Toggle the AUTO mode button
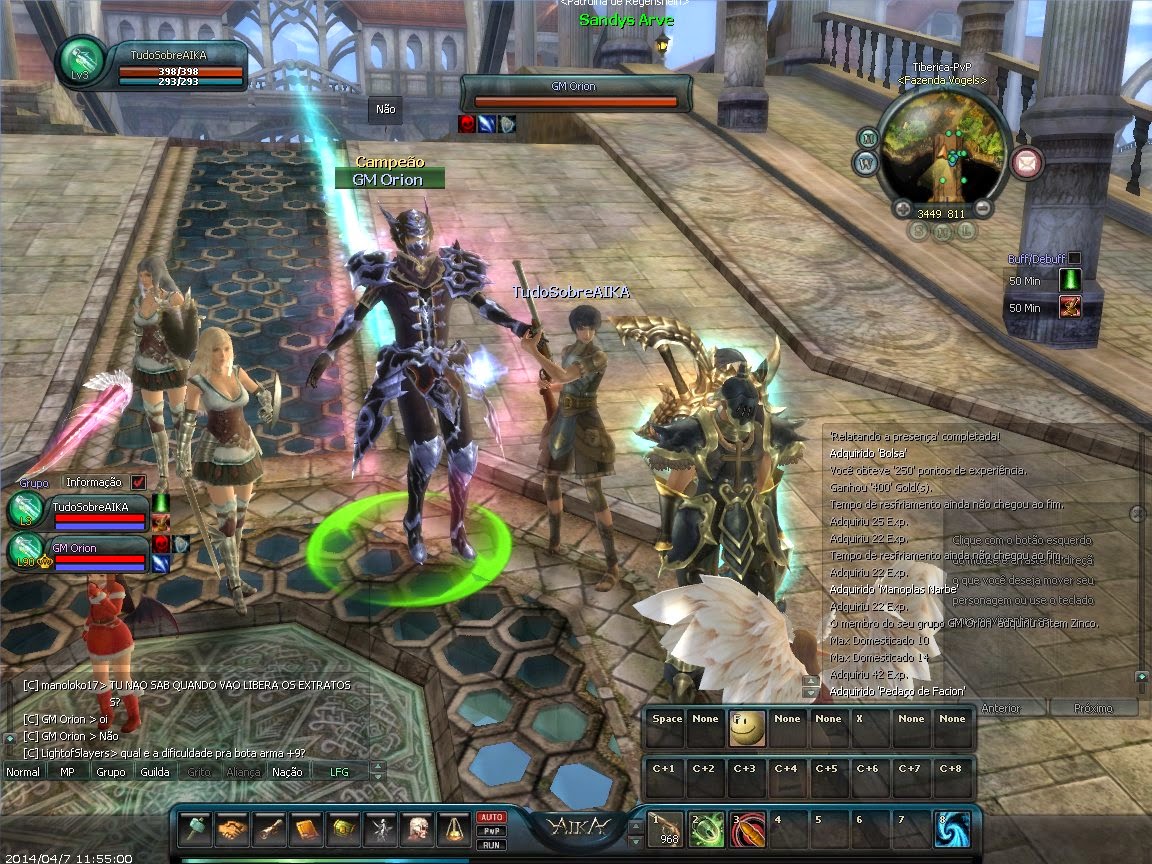Image resolution: width=1152 pixels, height=864 pixels. tap(491, 817)
